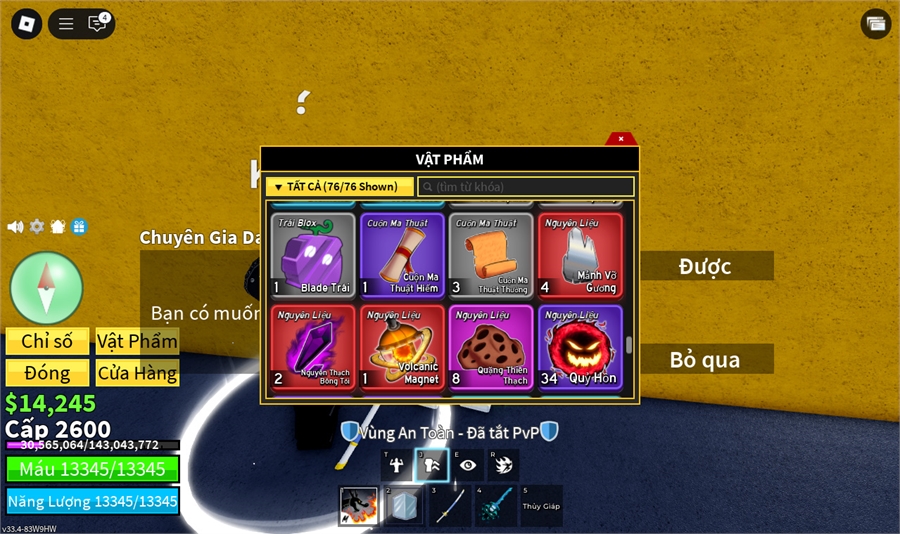This screenshot has width=900, height=534.
Task: Pick the Mảnh Vỡ Gương material
Action: pyautogui.click(x=580, y=255)
